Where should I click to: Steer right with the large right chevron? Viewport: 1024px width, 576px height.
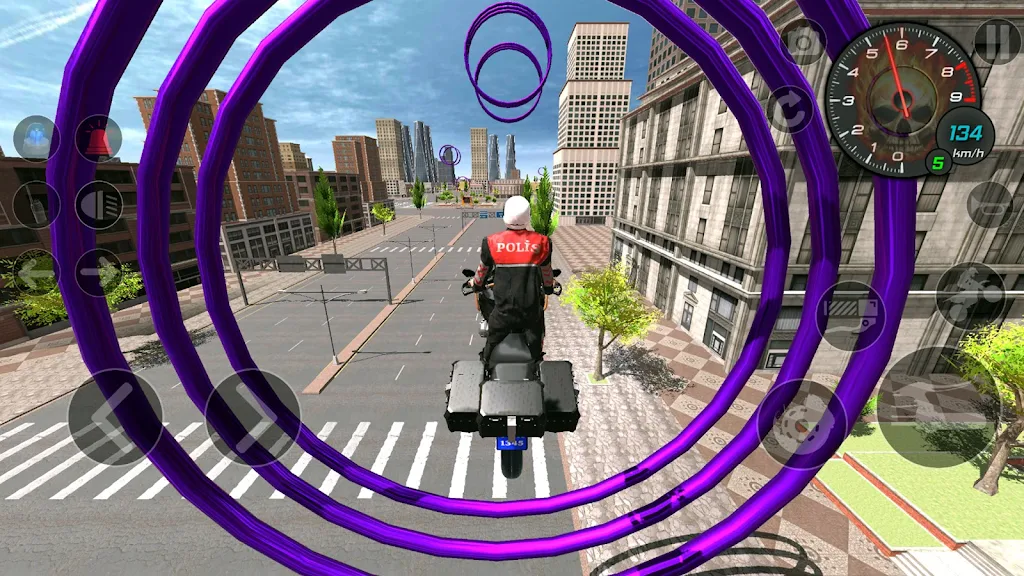pos(252,417)
